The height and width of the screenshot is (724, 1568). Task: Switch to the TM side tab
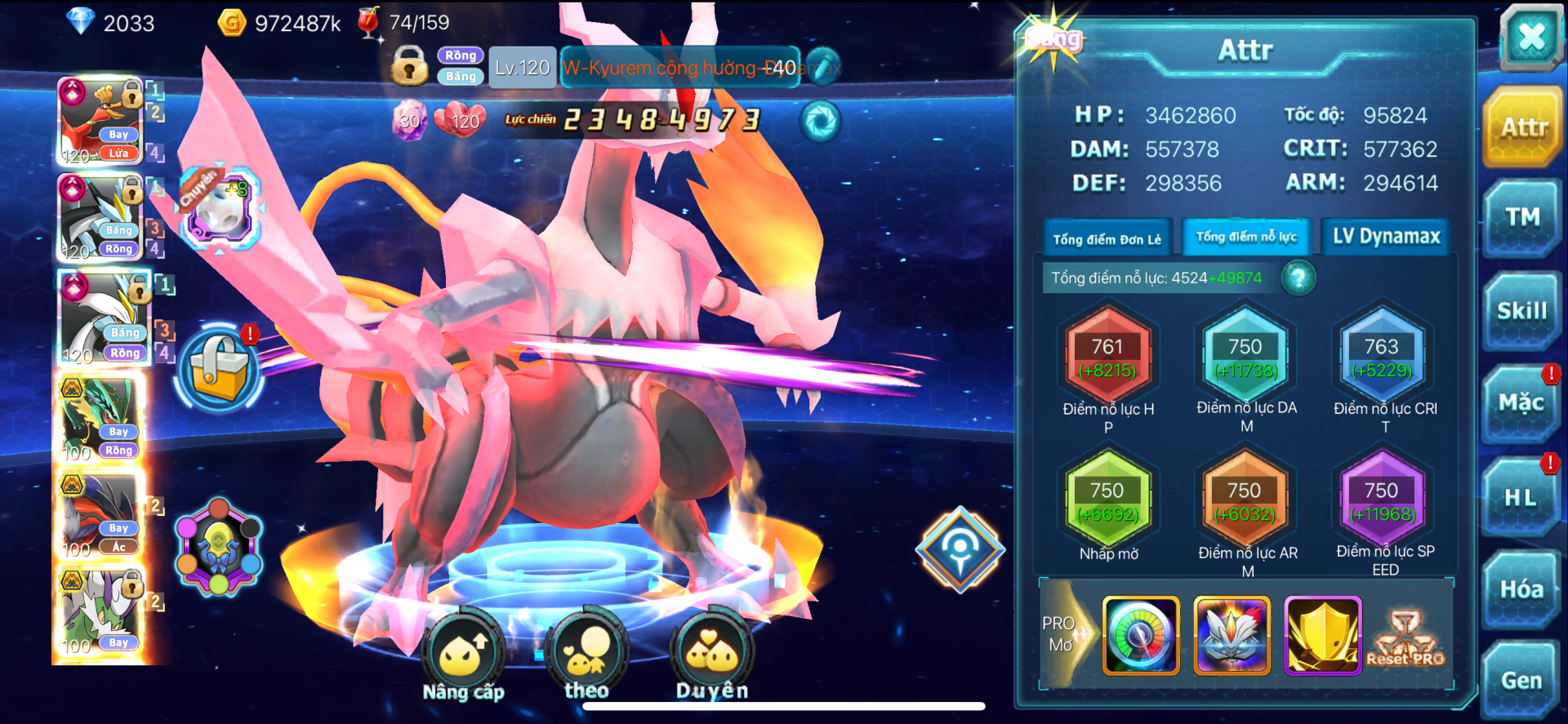pyautogui.click(x=1522, y=218)
